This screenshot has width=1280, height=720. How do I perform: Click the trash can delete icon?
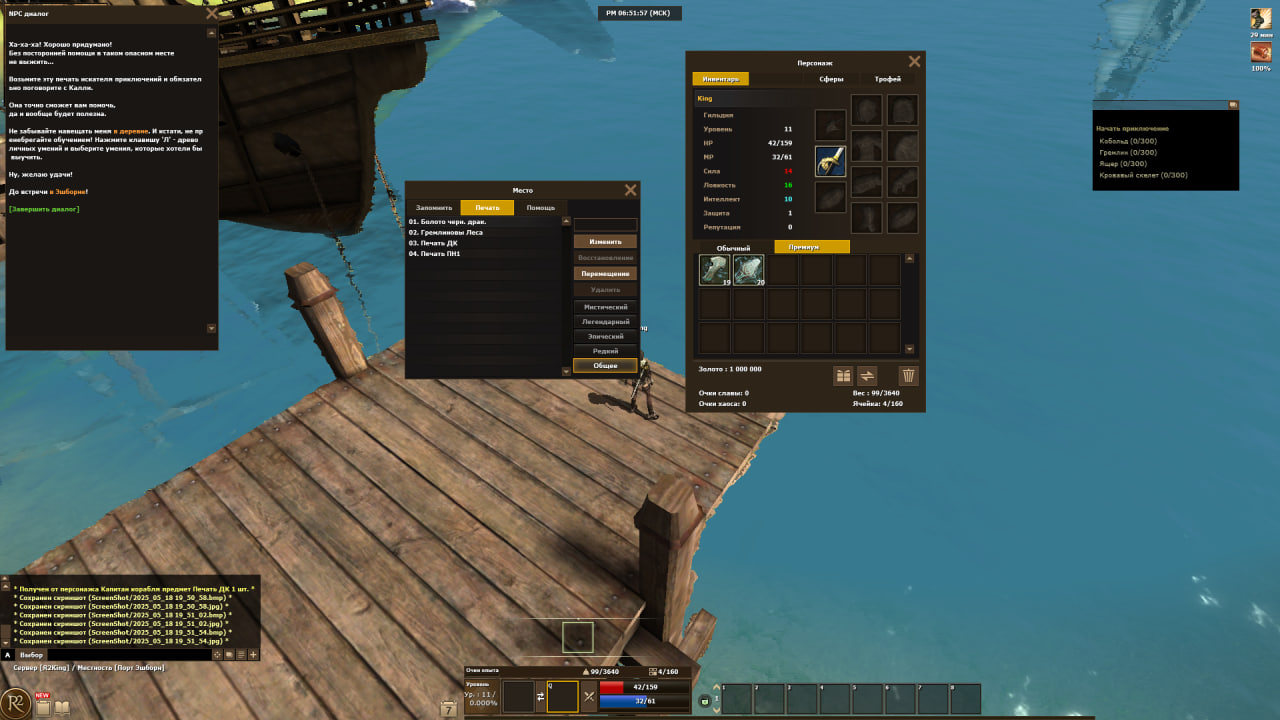pyautogui.click(x=908, y=376)
